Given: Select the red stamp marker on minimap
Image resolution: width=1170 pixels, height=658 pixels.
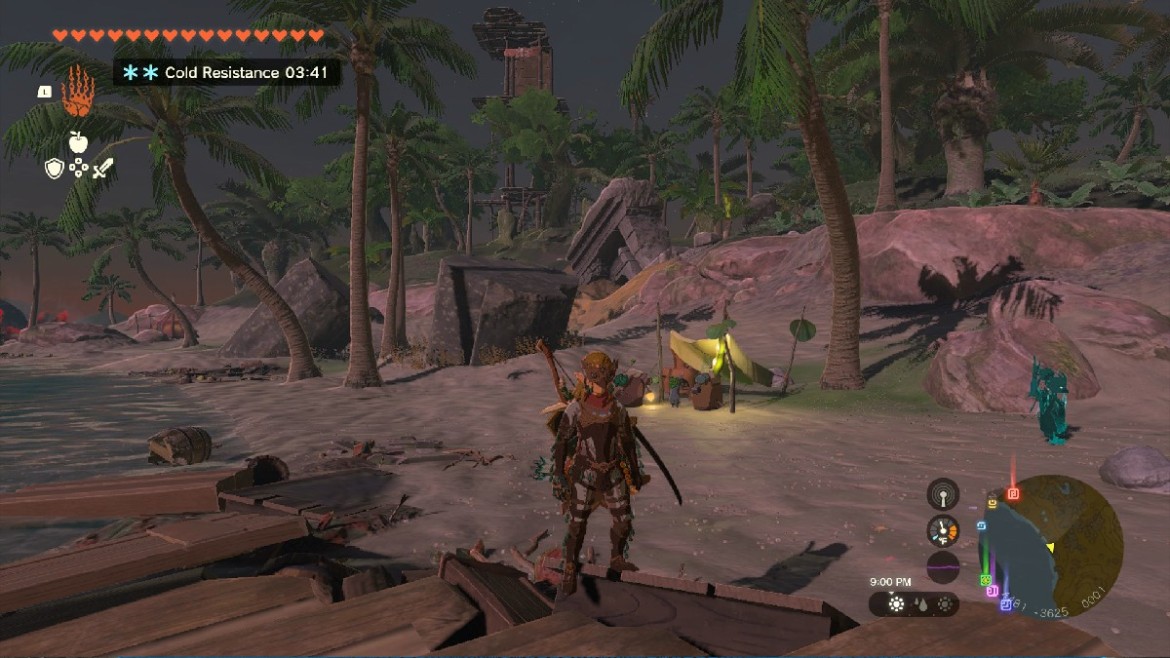Looking at the screenshot, I should coord(1013,493).
